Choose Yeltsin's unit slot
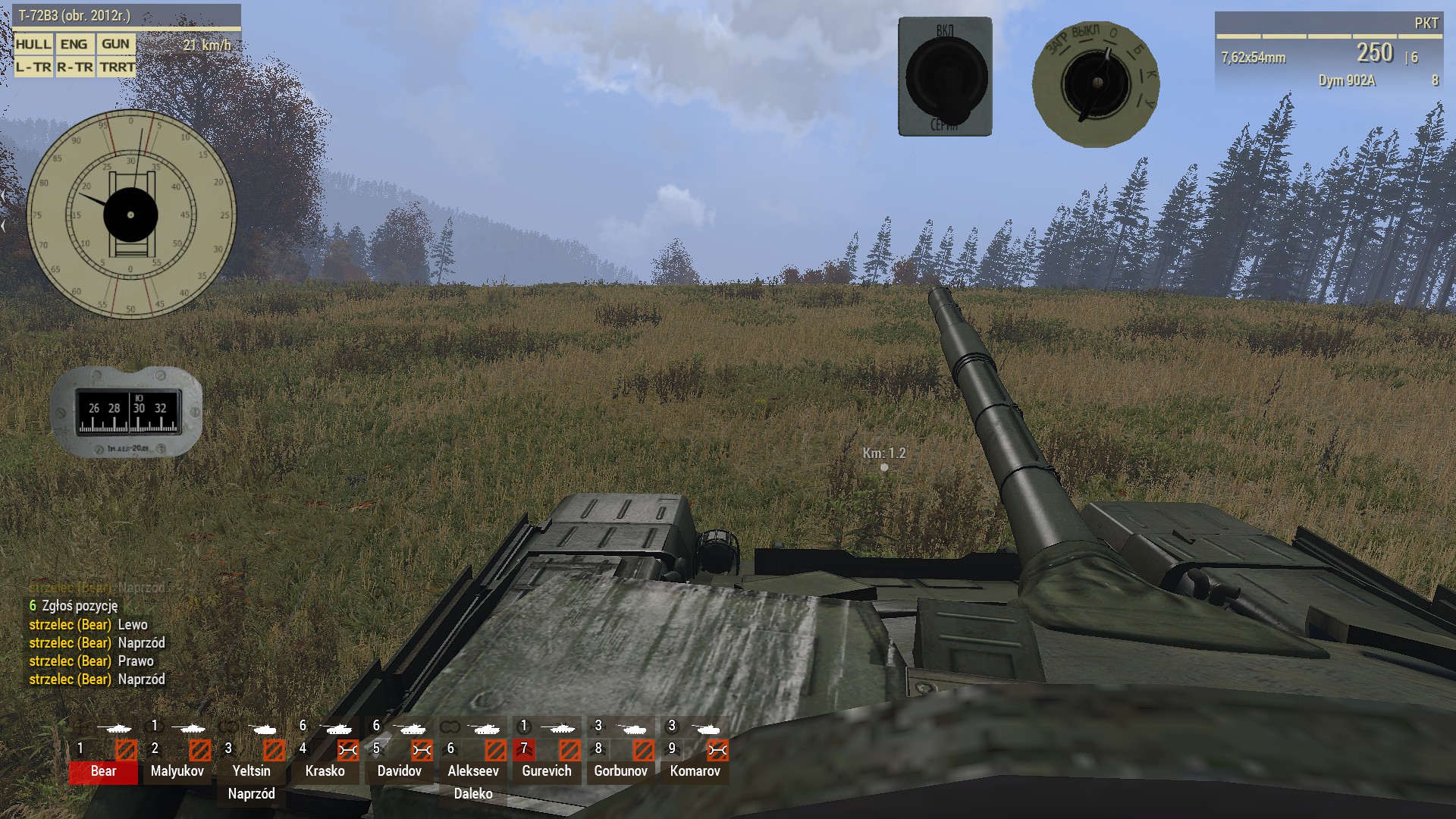Image resolution: width=1456 pixels, height=819 pixels. (251, 771)
